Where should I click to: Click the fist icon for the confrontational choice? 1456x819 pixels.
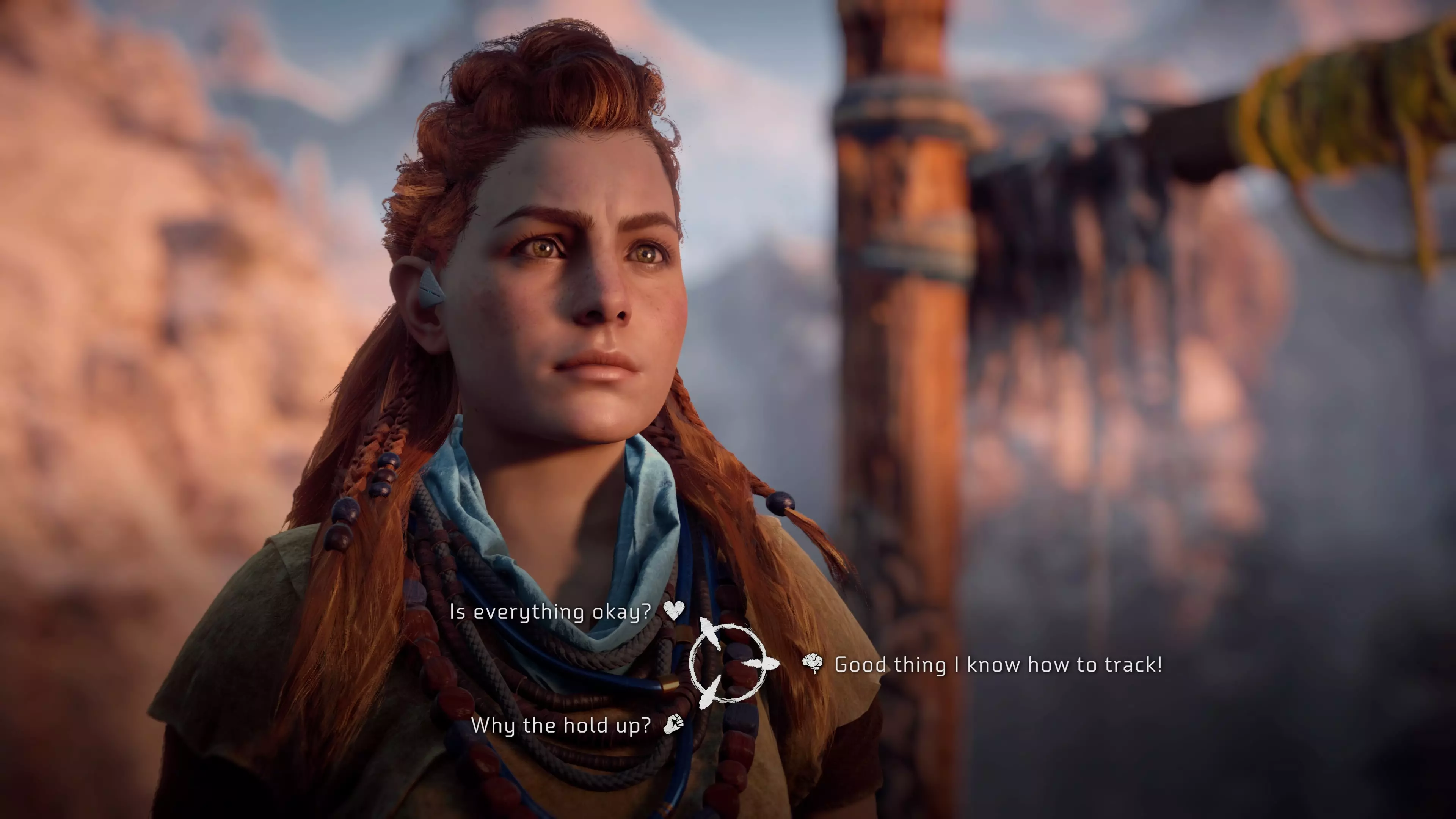[673, 723]
